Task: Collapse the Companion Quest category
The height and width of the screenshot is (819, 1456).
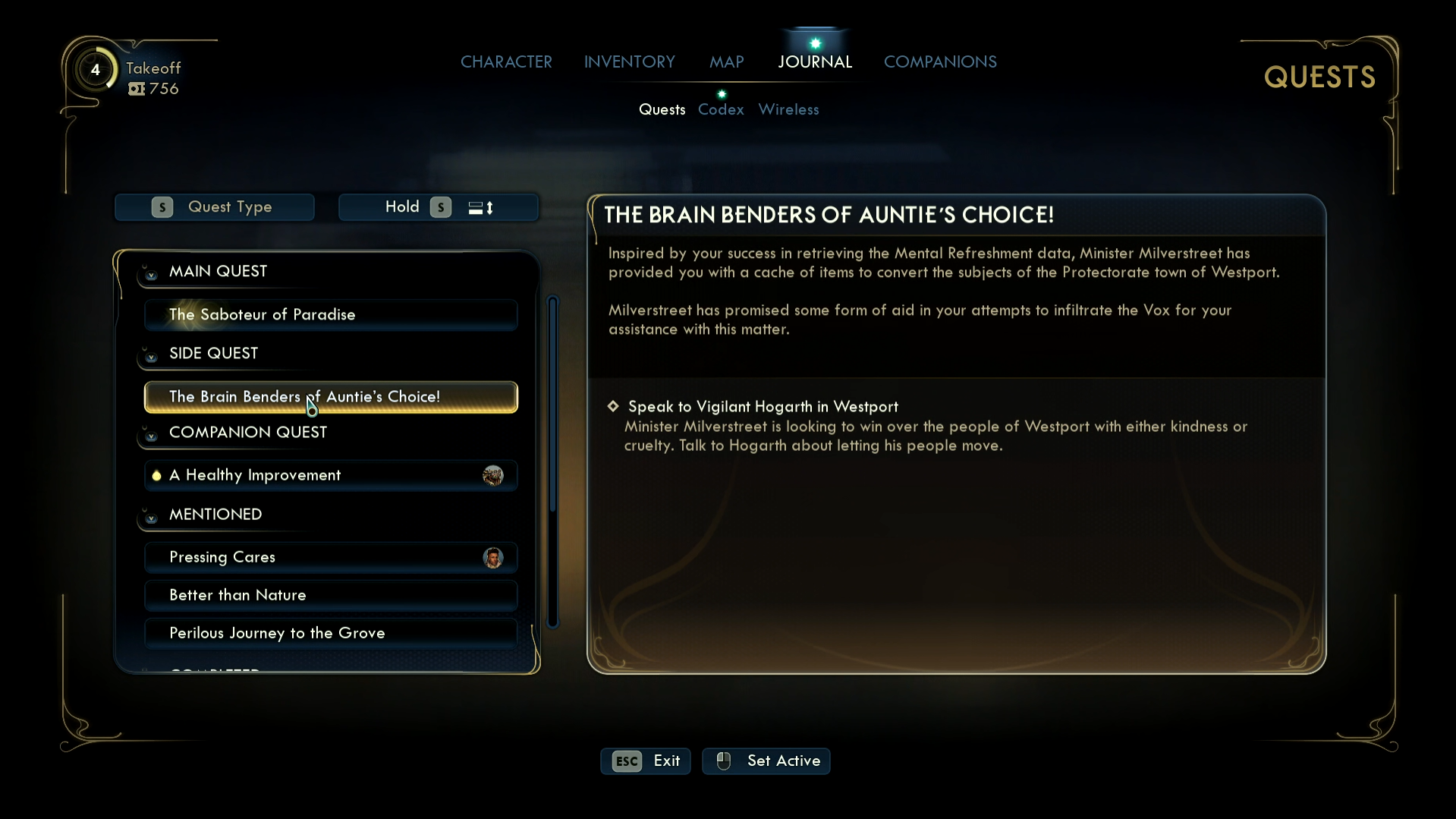Action: [x=151, y=435]
